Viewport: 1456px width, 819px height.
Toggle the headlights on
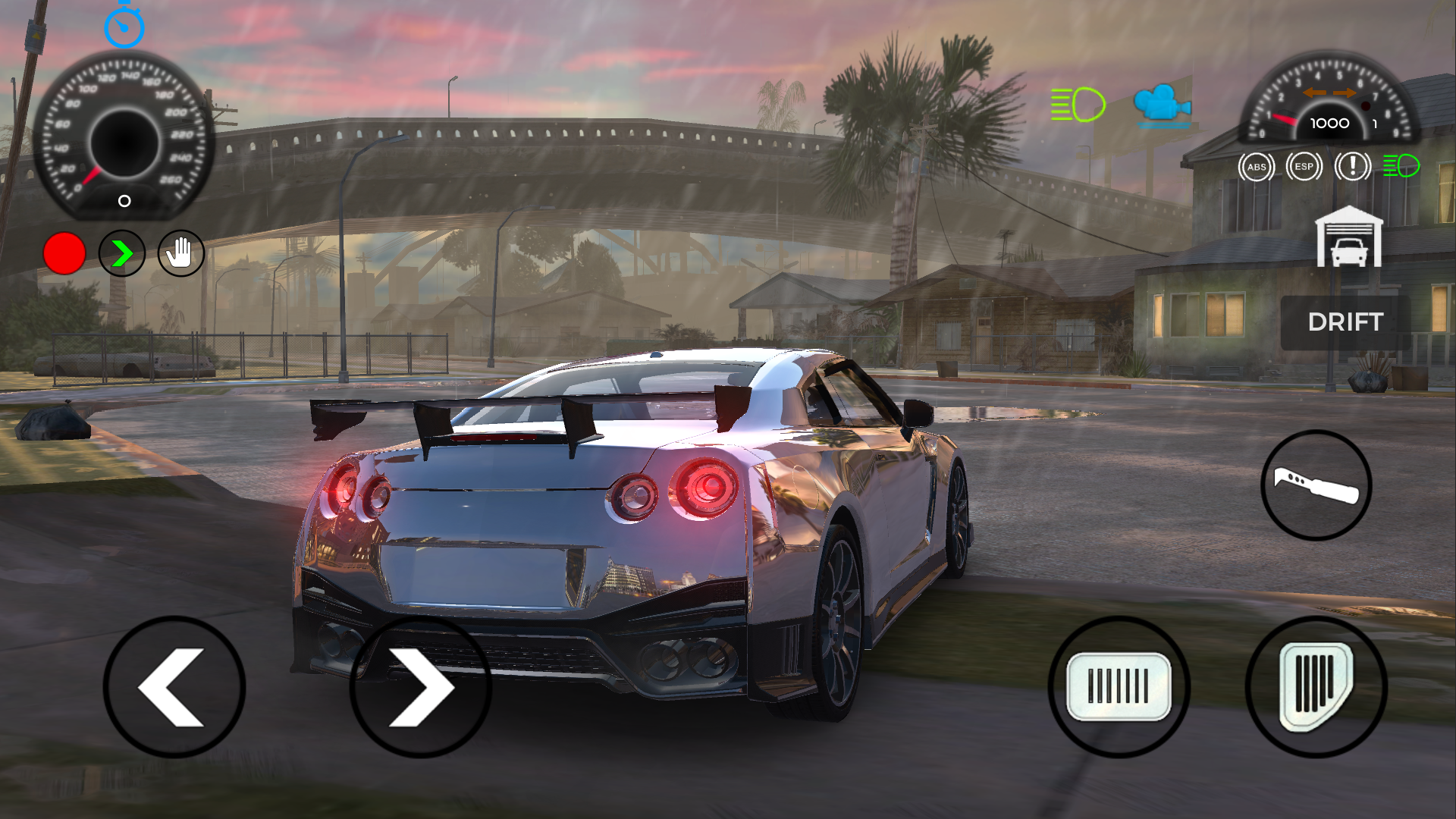1076,104
